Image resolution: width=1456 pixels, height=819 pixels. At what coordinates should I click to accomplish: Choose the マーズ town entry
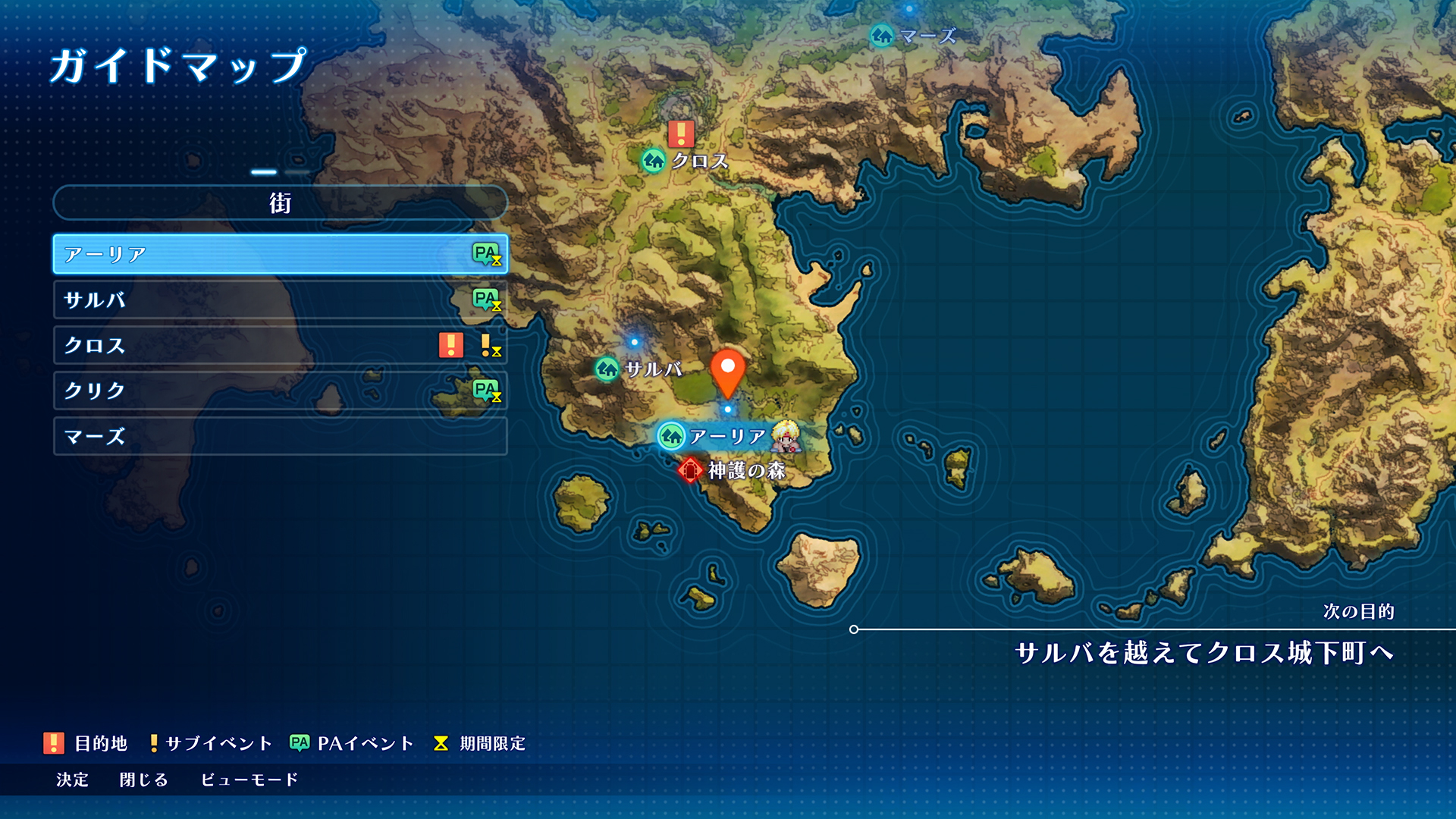[280, 436]
